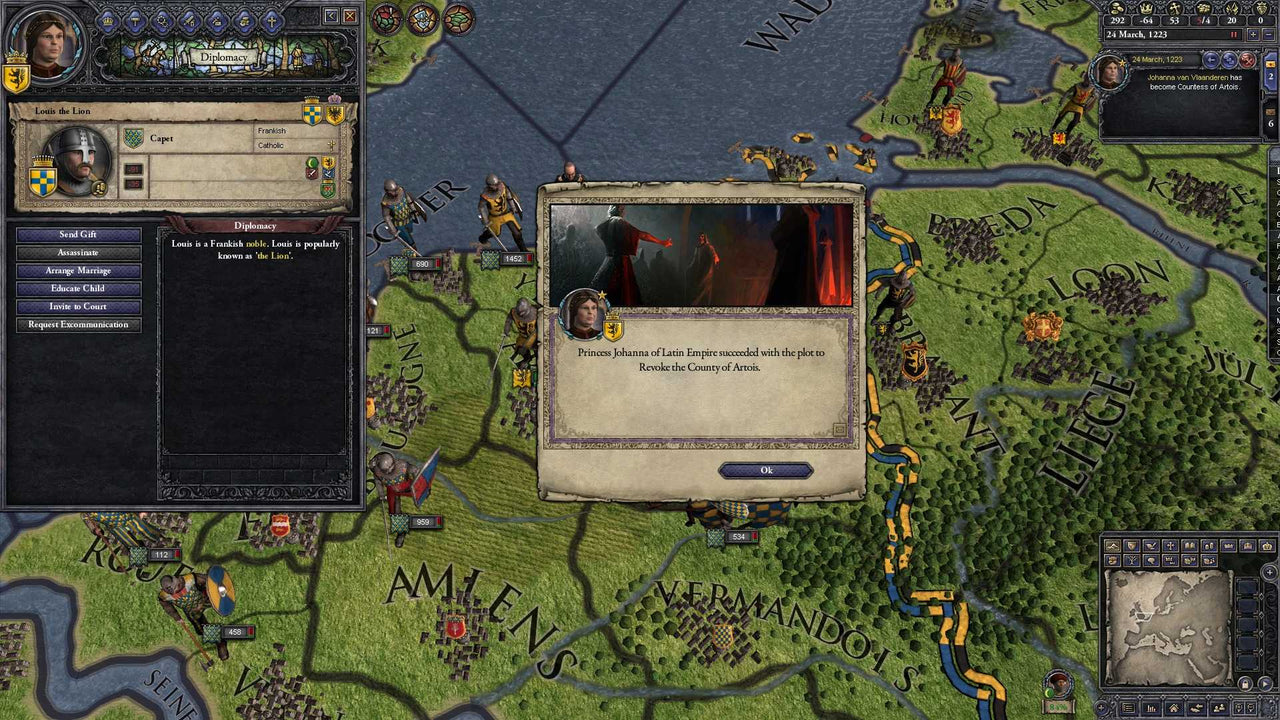
Task: Open the Laws screen crown icon
Action: [x=107, y=21]
